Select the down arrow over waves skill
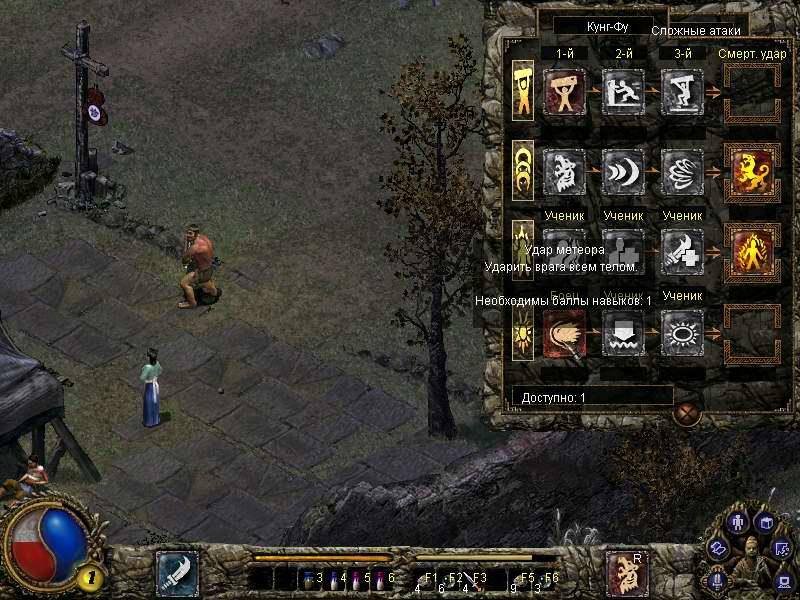Viewport: 800px width, 600px height. (x=623, y=332)
